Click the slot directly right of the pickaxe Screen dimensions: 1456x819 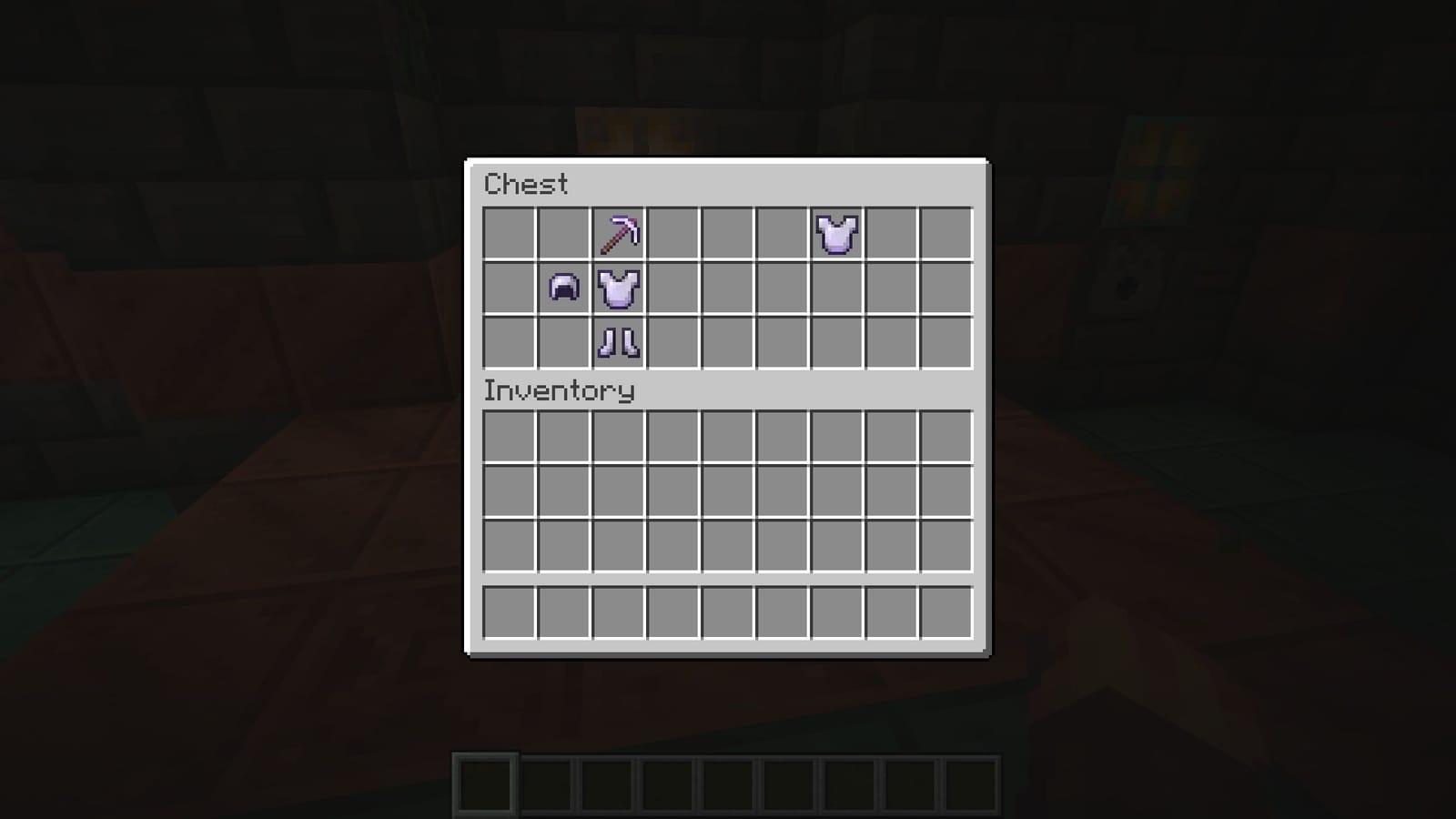pos(673,235)
